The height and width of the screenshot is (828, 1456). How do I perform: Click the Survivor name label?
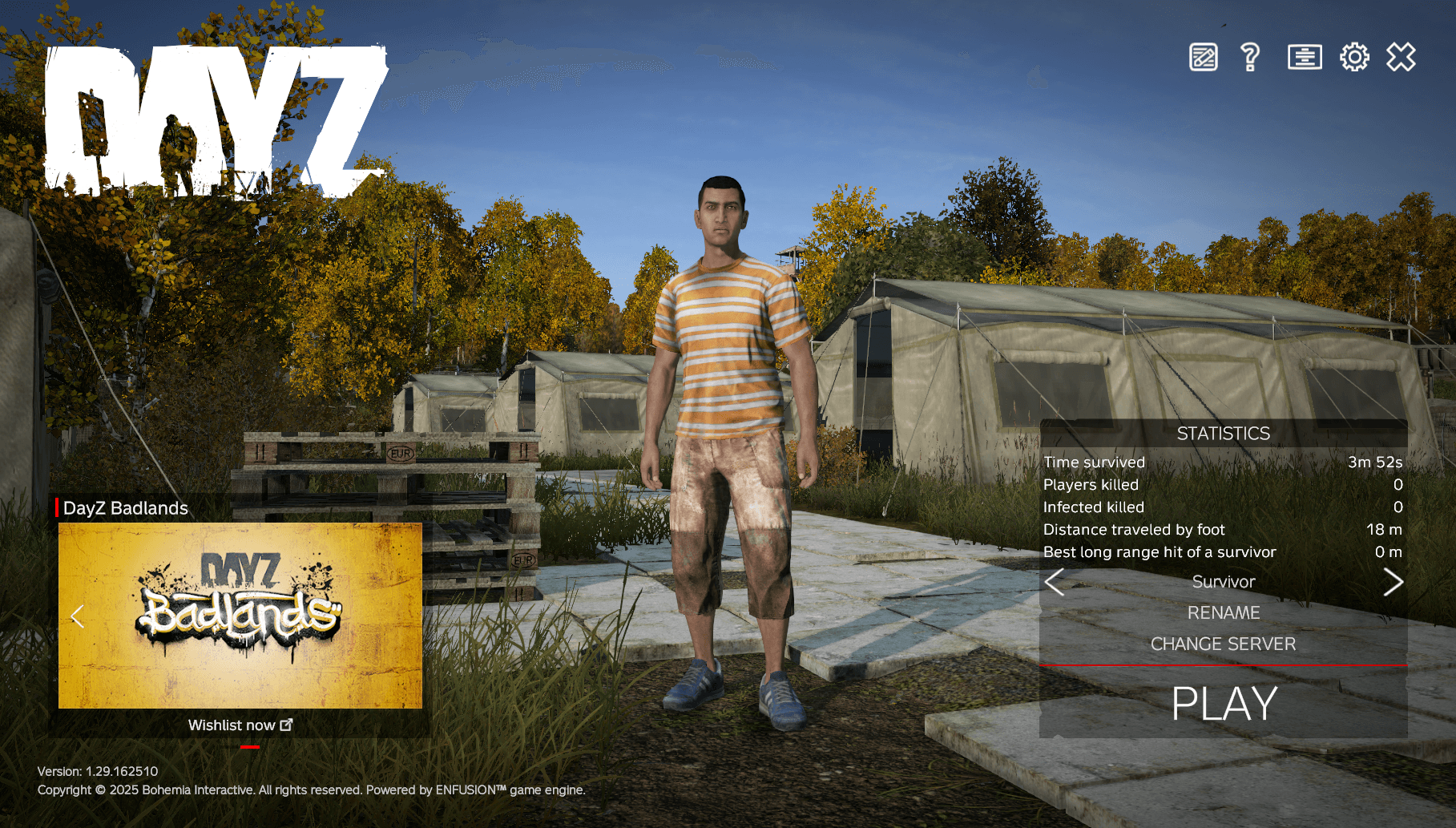coord(1224,582)
